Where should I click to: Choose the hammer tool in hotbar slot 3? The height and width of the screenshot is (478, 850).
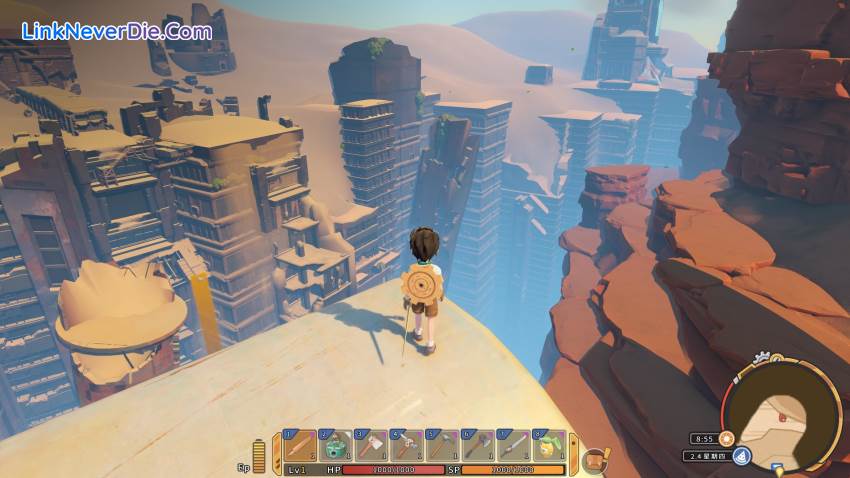pos(370,445)
